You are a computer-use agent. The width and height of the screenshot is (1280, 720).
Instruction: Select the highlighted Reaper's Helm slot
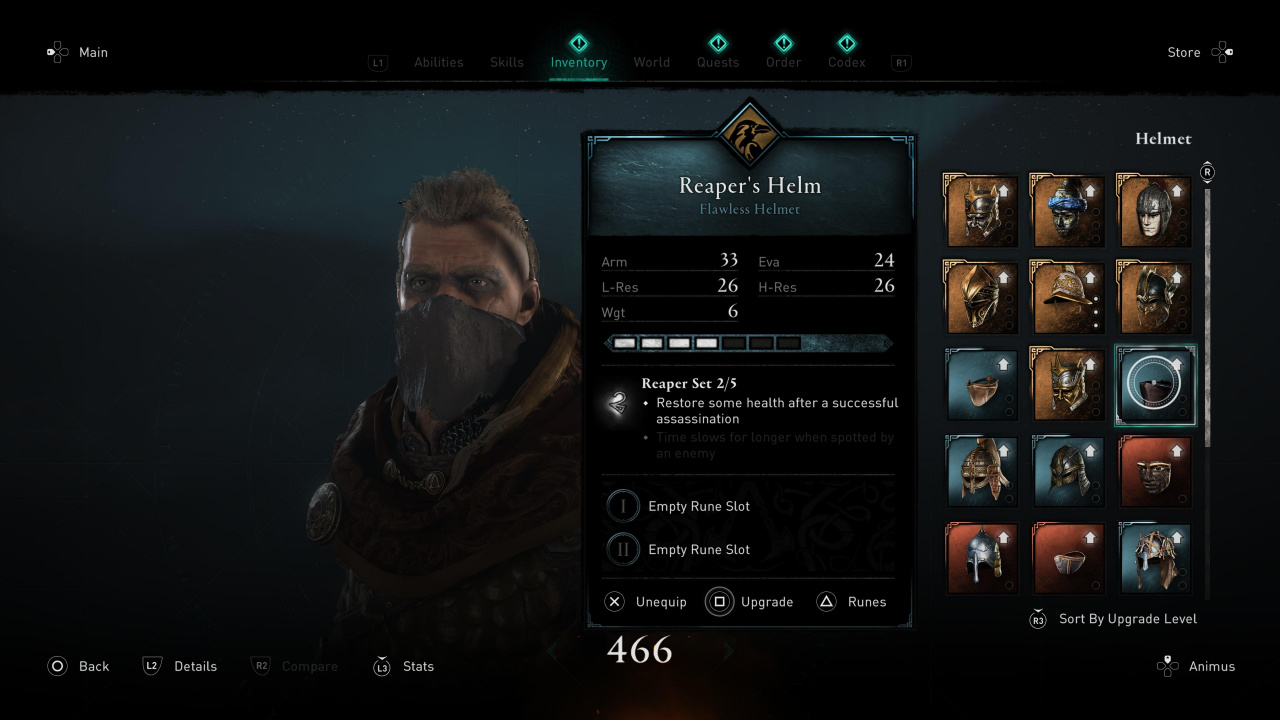(1155, 385)
